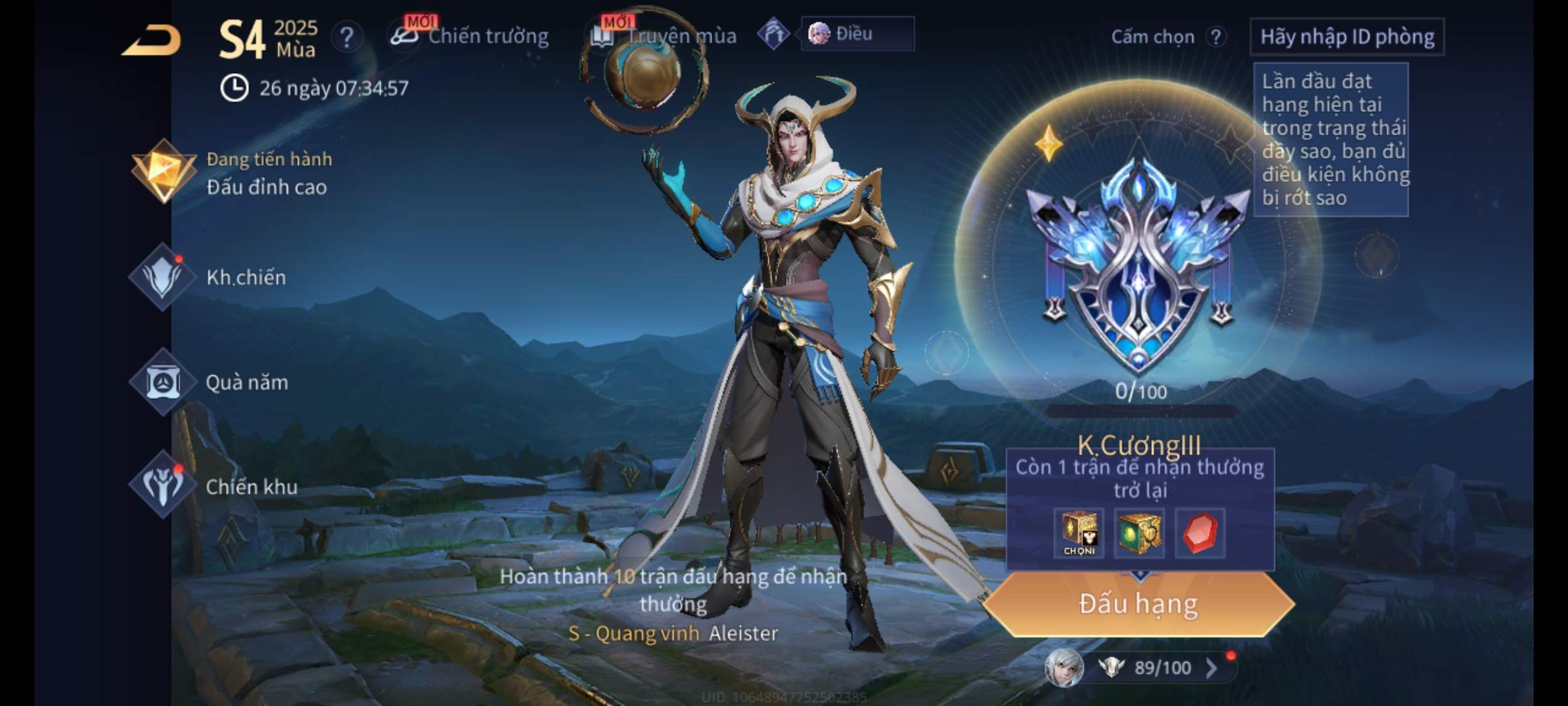Select the CHỌN golden reward chest
Image resolution: width=1568 pixels, height=706 pixels.
pyautogui.click(x=1079, y=533)
